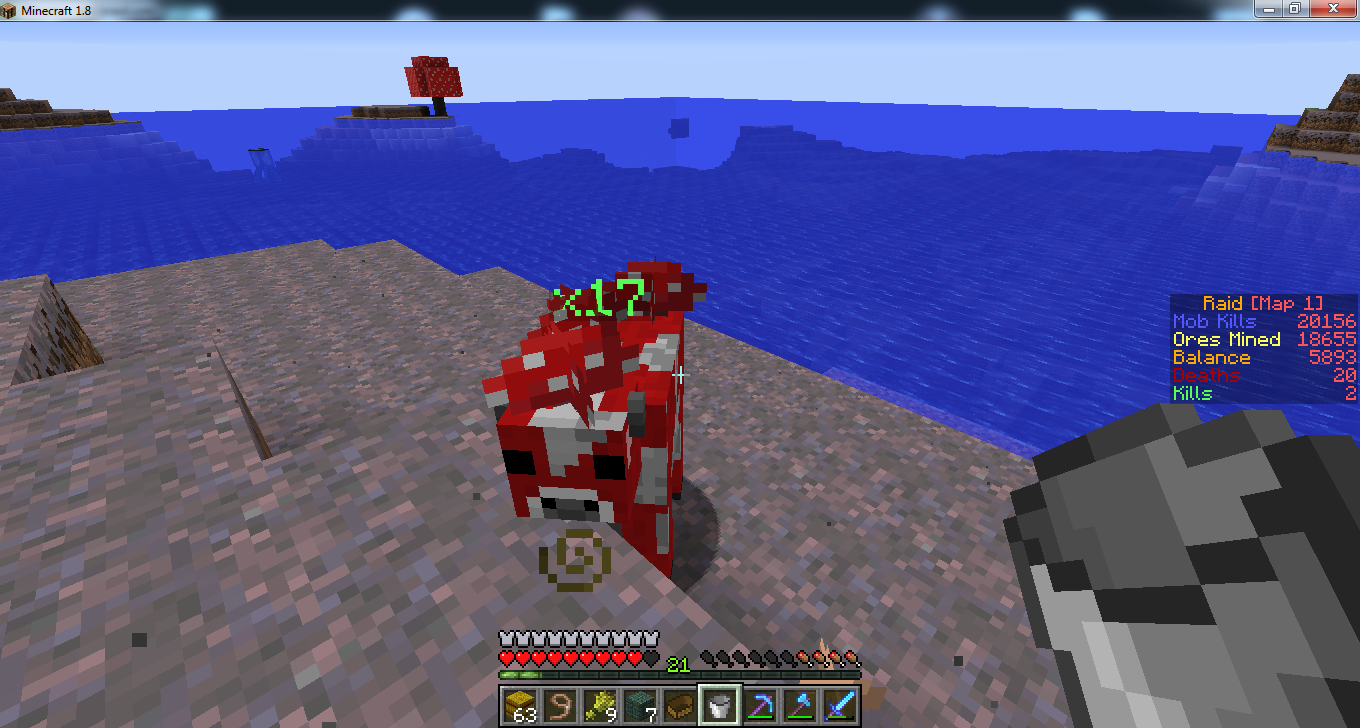Equip the diamond axe from hotbar

click(800, 704)
